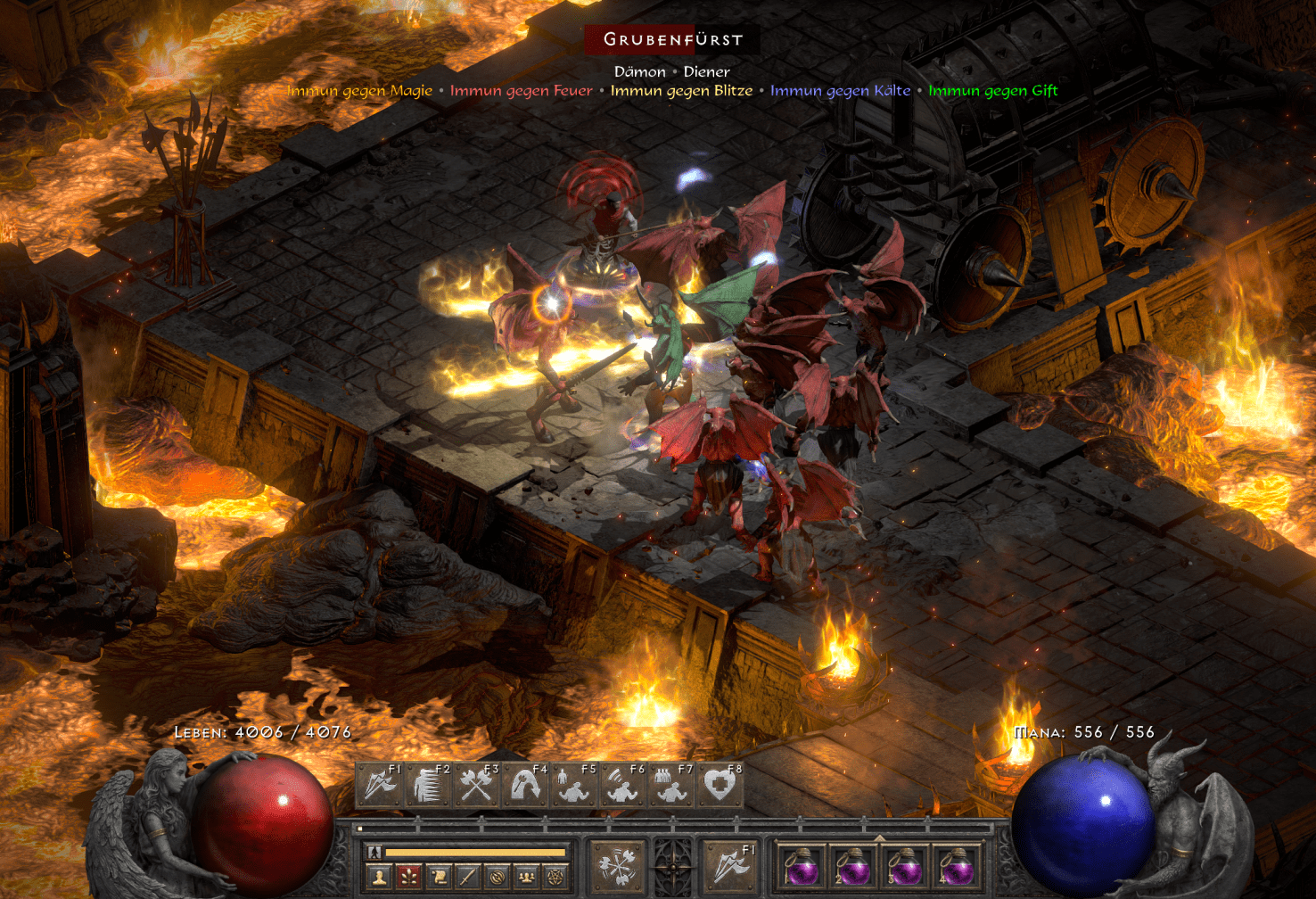Click the spinning axes left-hand skill button

pyautogui.click(x=617, y=866)
